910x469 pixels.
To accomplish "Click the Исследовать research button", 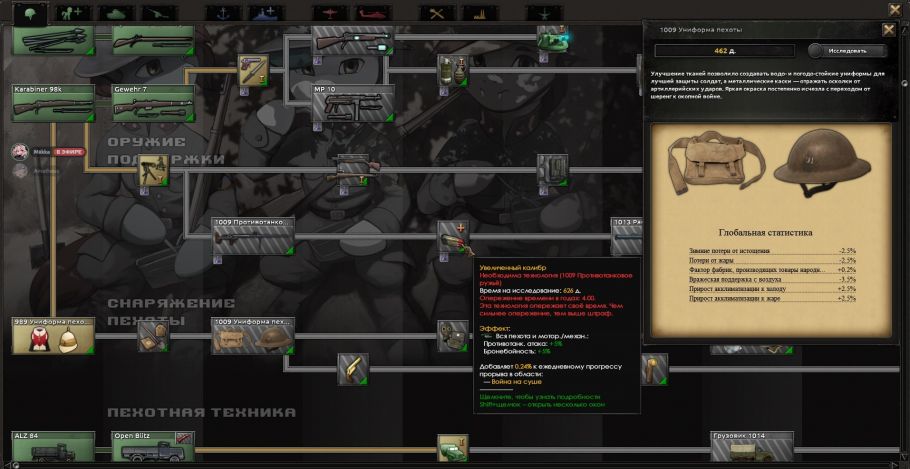I will 847,50.
